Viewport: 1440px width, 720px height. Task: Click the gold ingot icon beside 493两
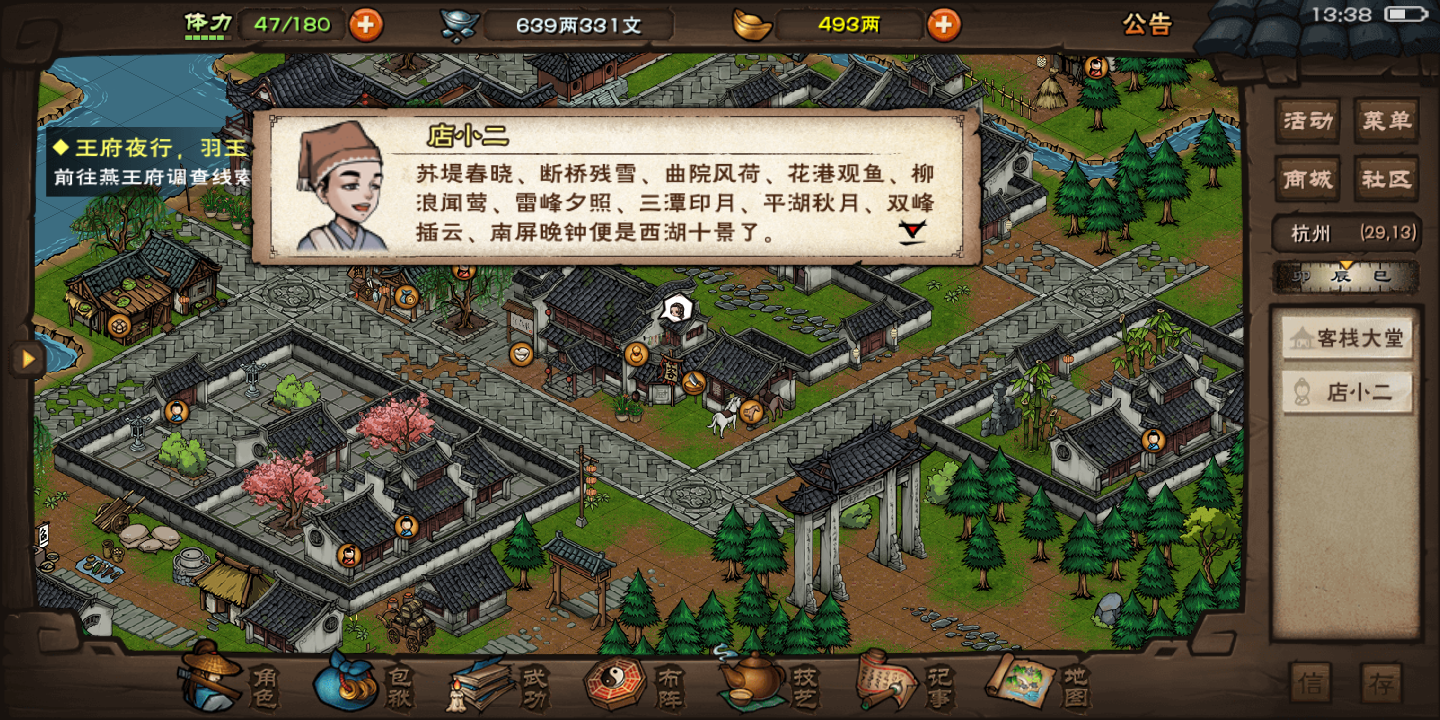(x=751, y=25)
